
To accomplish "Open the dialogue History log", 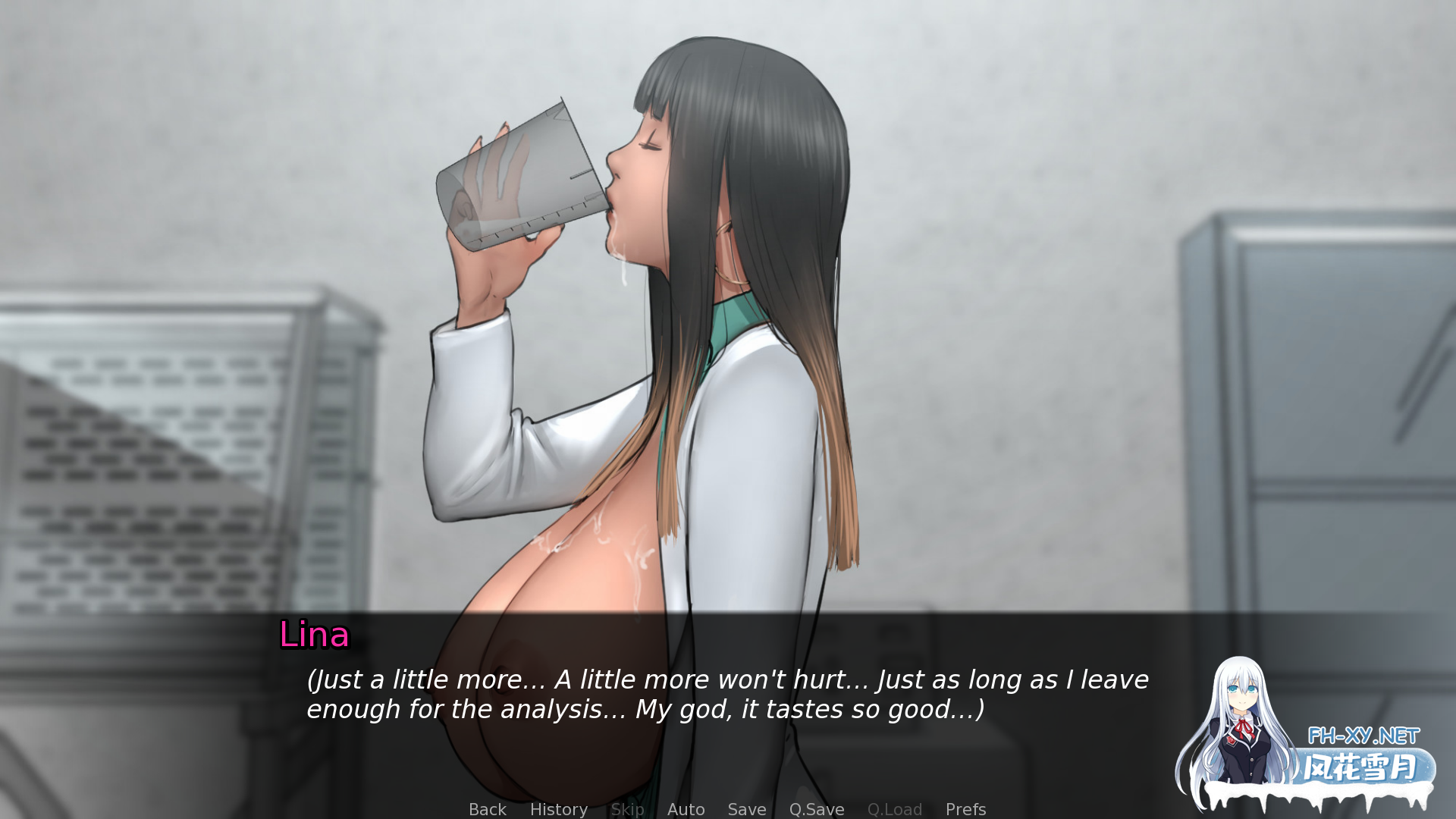I will [558, 809].
